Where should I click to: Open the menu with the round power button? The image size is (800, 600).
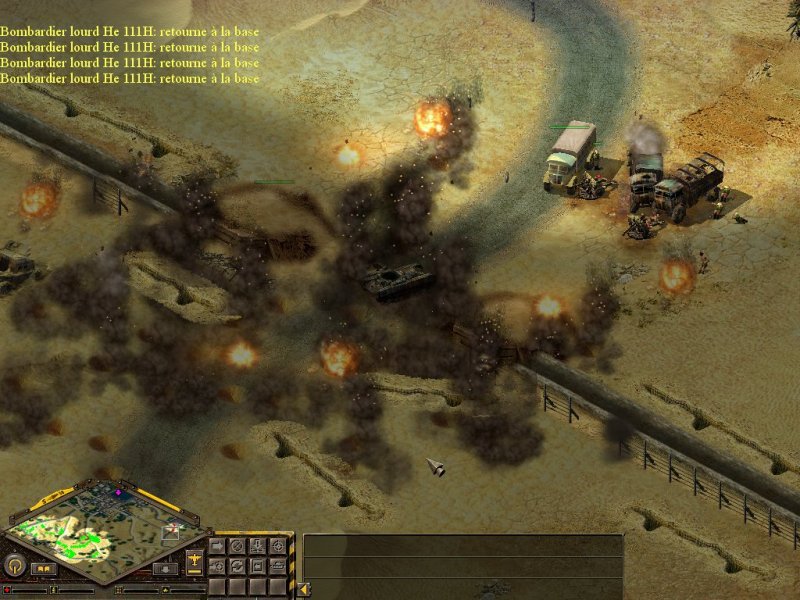[15, 565]
